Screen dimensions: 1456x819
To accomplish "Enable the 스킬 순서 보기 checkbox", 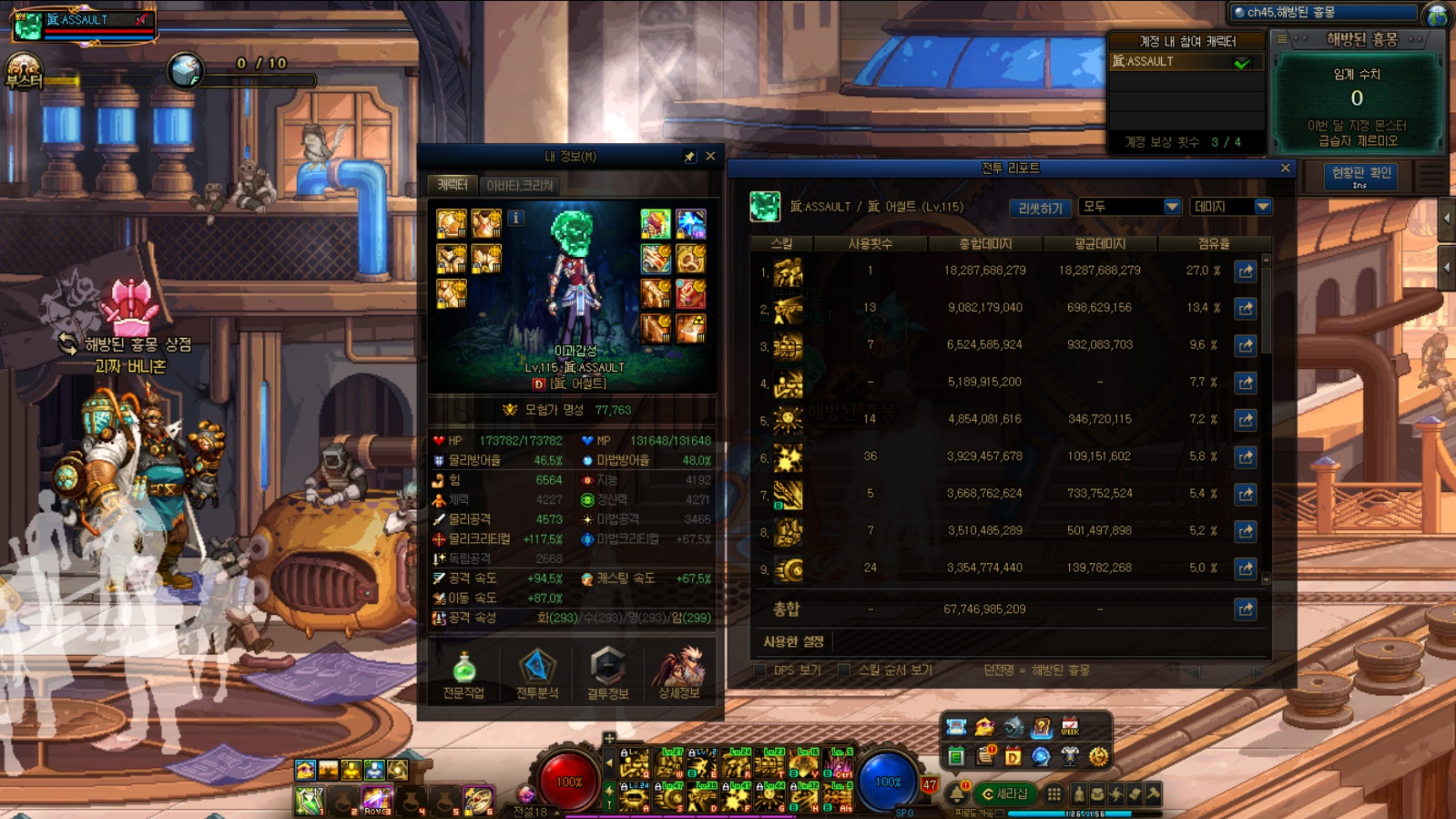I will (844, 671).
